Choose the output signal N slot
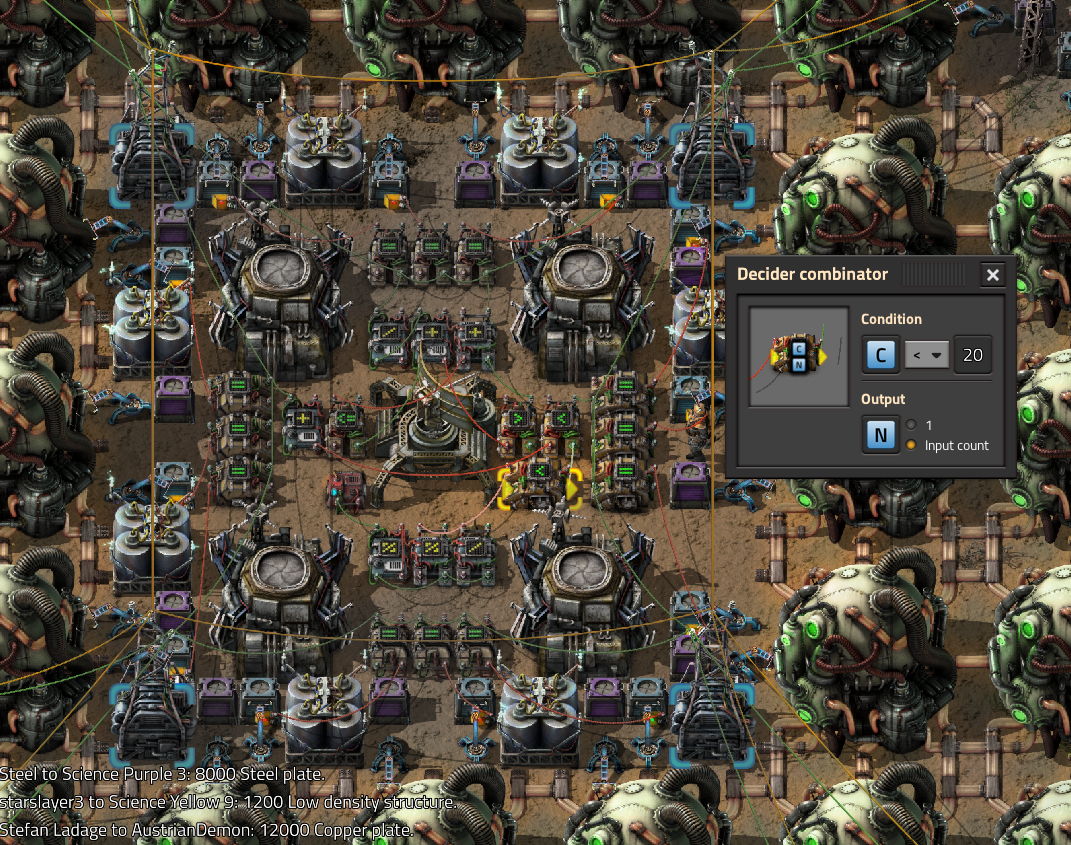The width and height of the screenshot is (1071, 845). pos(880,435)
